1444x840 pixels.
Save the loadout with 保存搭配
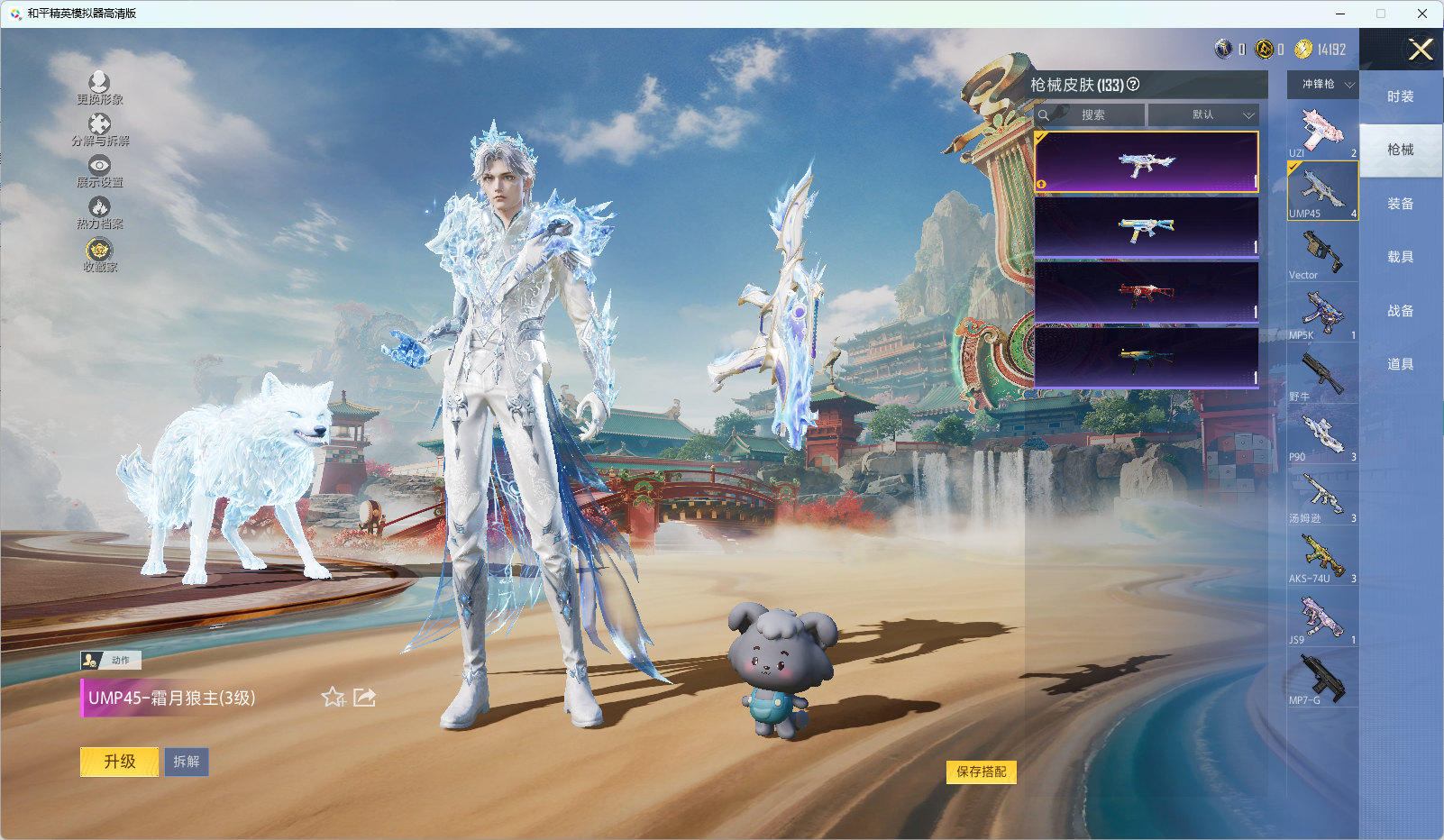tap(981, 772)
